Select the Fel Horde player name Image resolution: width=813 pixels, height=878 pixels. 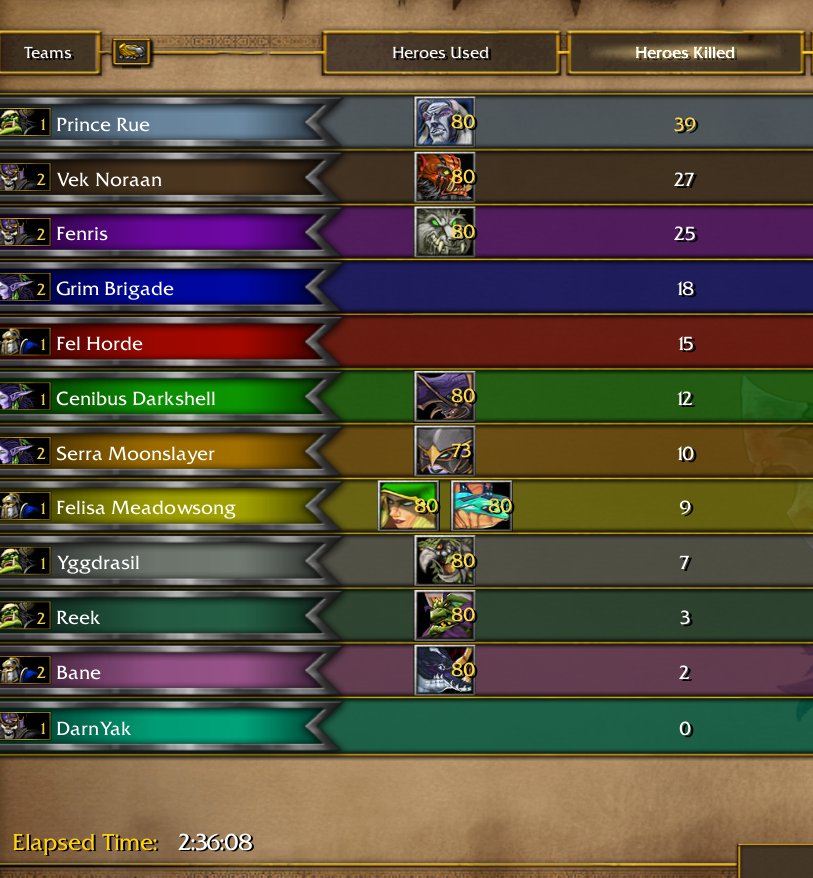point(99,344)
